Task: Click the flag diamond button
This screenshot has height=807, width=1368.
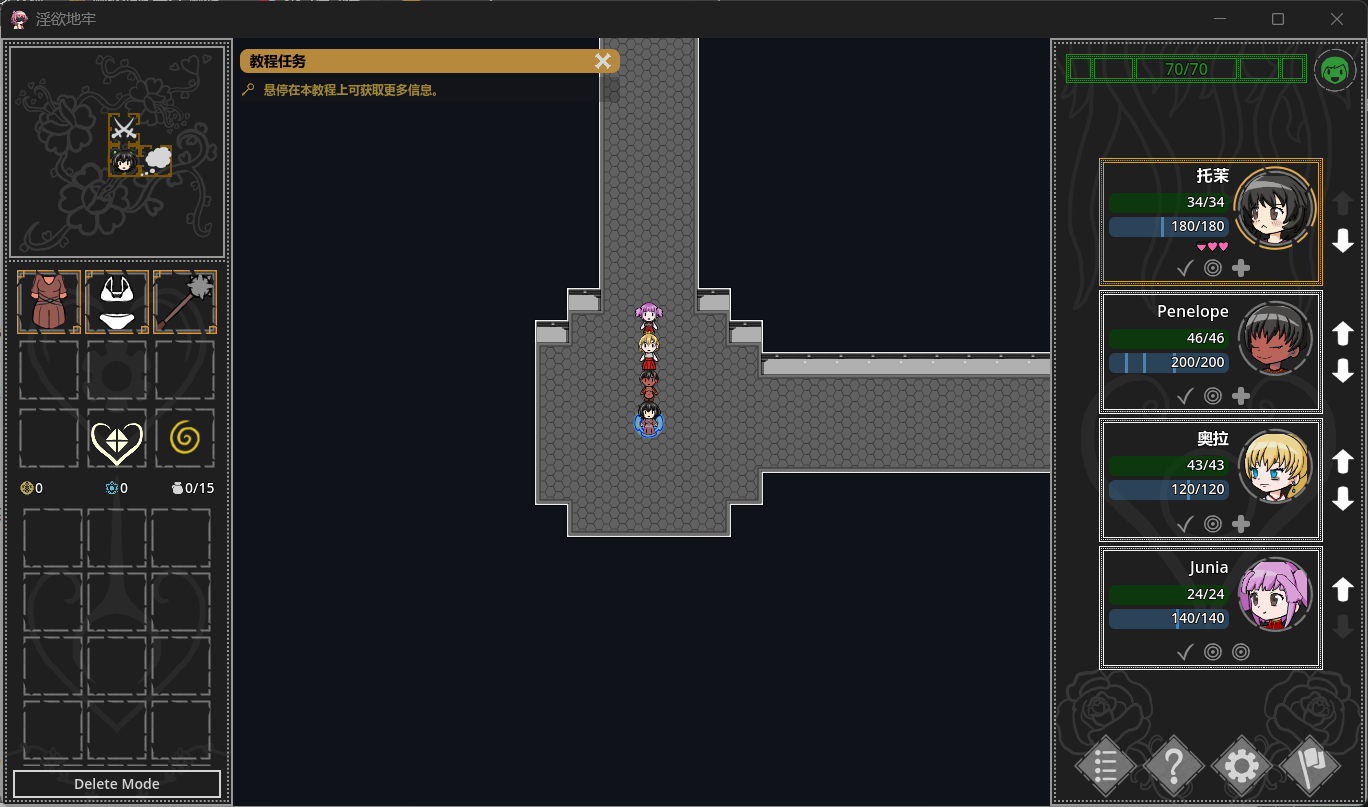Action: tap(1309, 767)
